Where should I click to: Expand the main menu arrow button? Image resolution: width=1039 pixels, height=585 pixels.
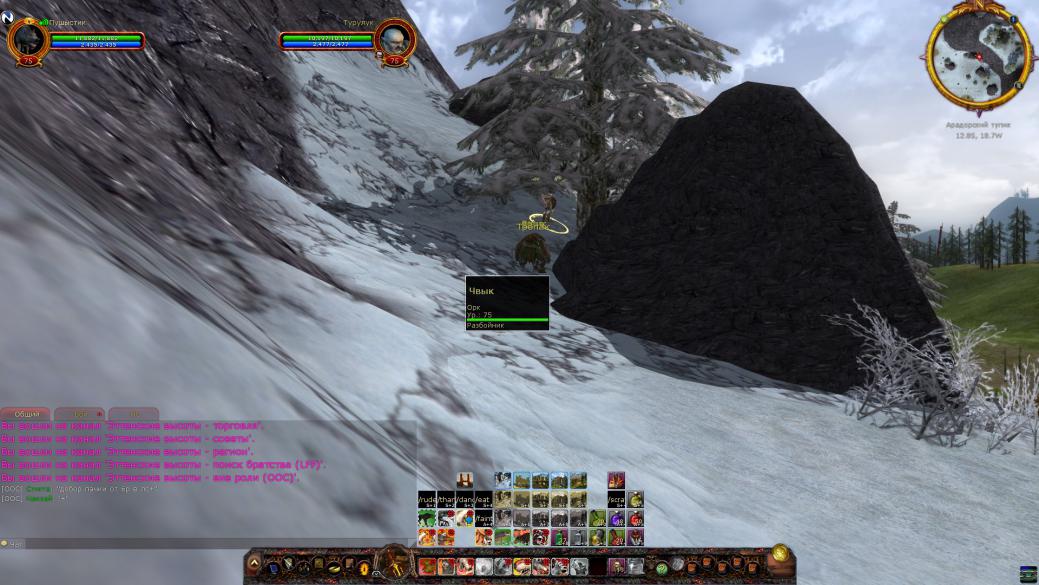point(254,565)
